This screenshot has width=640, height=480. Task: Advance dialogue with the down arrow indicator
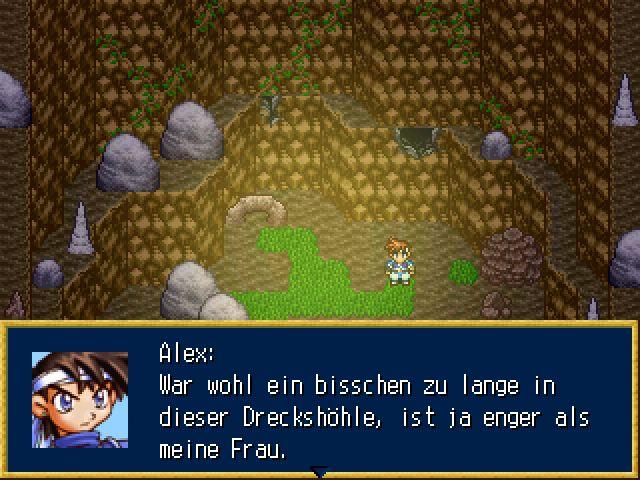pyautogui.click(x=320, y=470)
